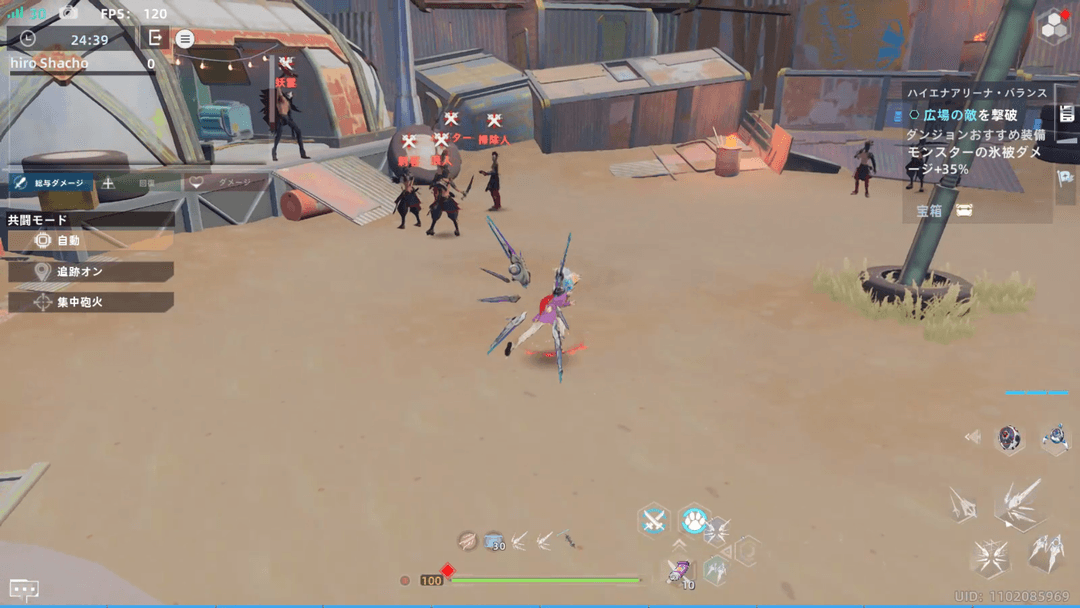Toggle the 追跡オン tracking option
This screenshot has width=1080, height=608.
[90, 272]
